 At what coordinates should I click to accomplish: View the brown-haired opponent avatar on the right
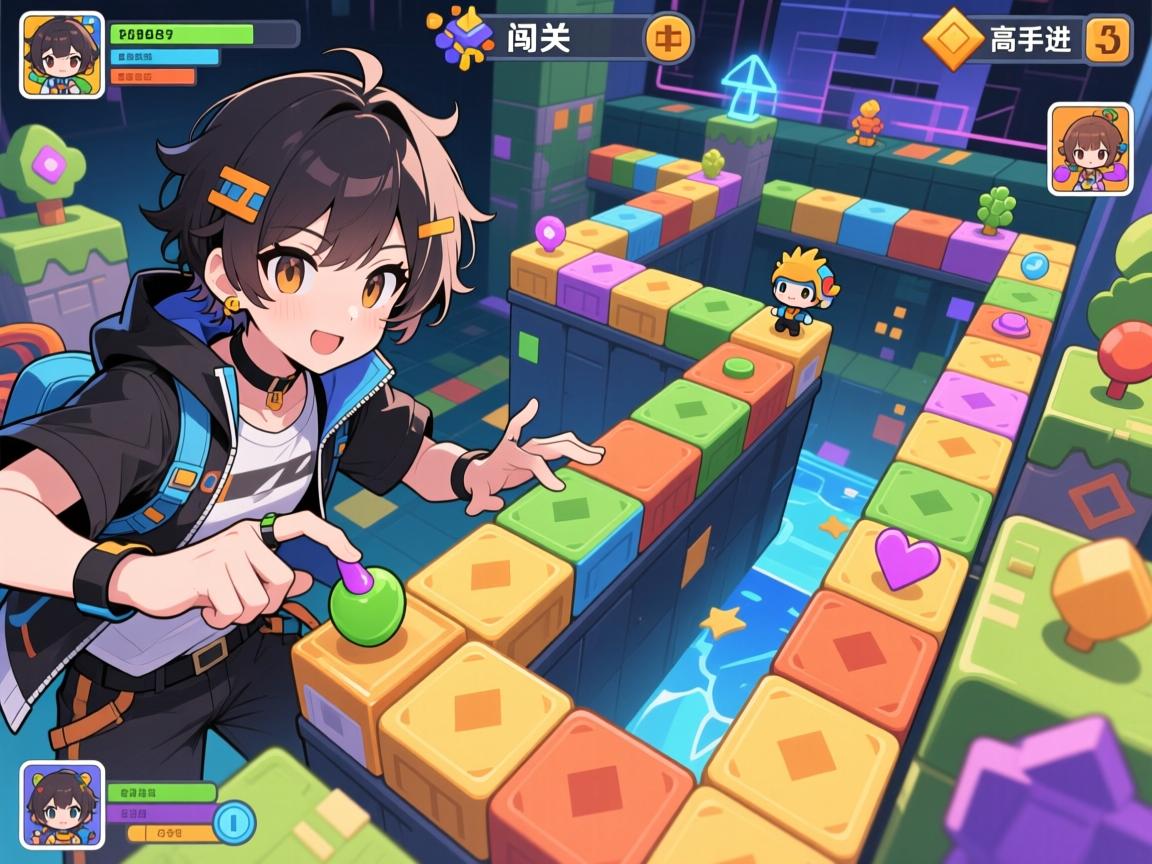[1090, 148]
